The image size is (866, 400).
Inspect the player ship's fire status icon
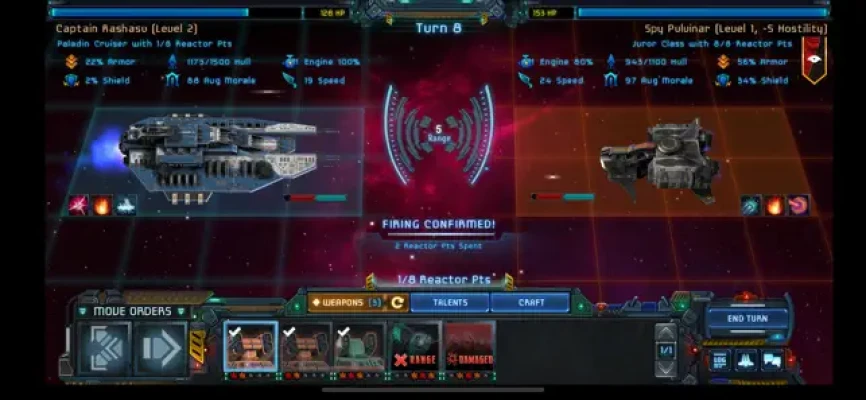tap(101, 205)
